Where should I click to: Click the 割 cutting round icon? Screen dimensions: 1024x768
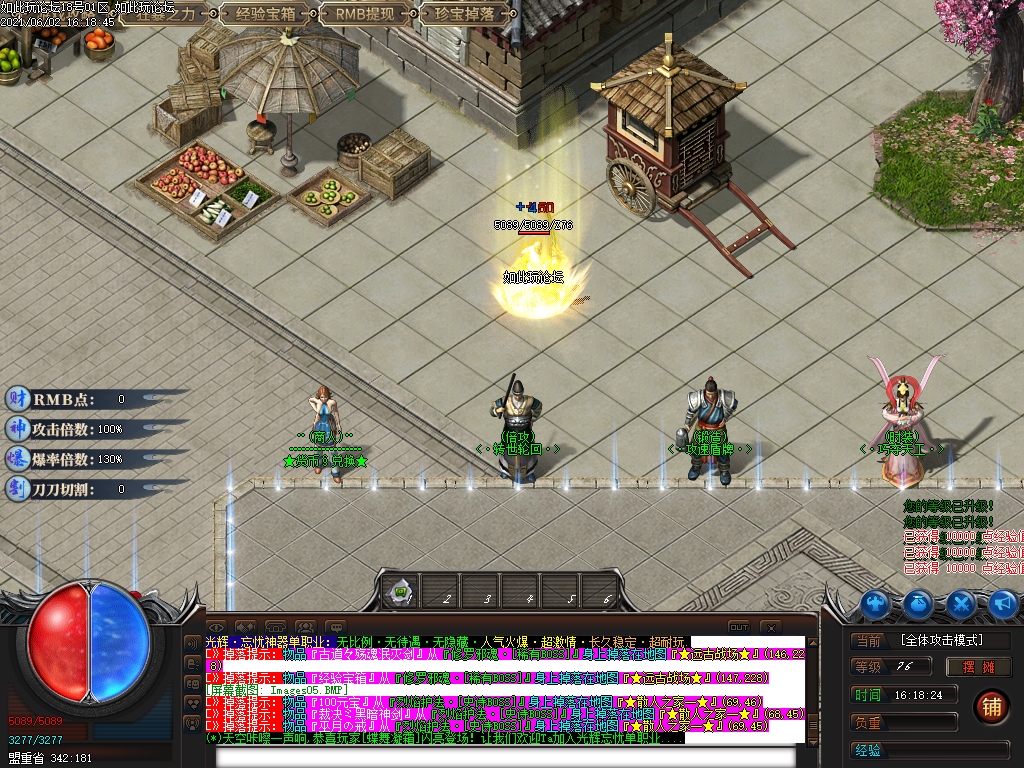(x=17, y=489)
